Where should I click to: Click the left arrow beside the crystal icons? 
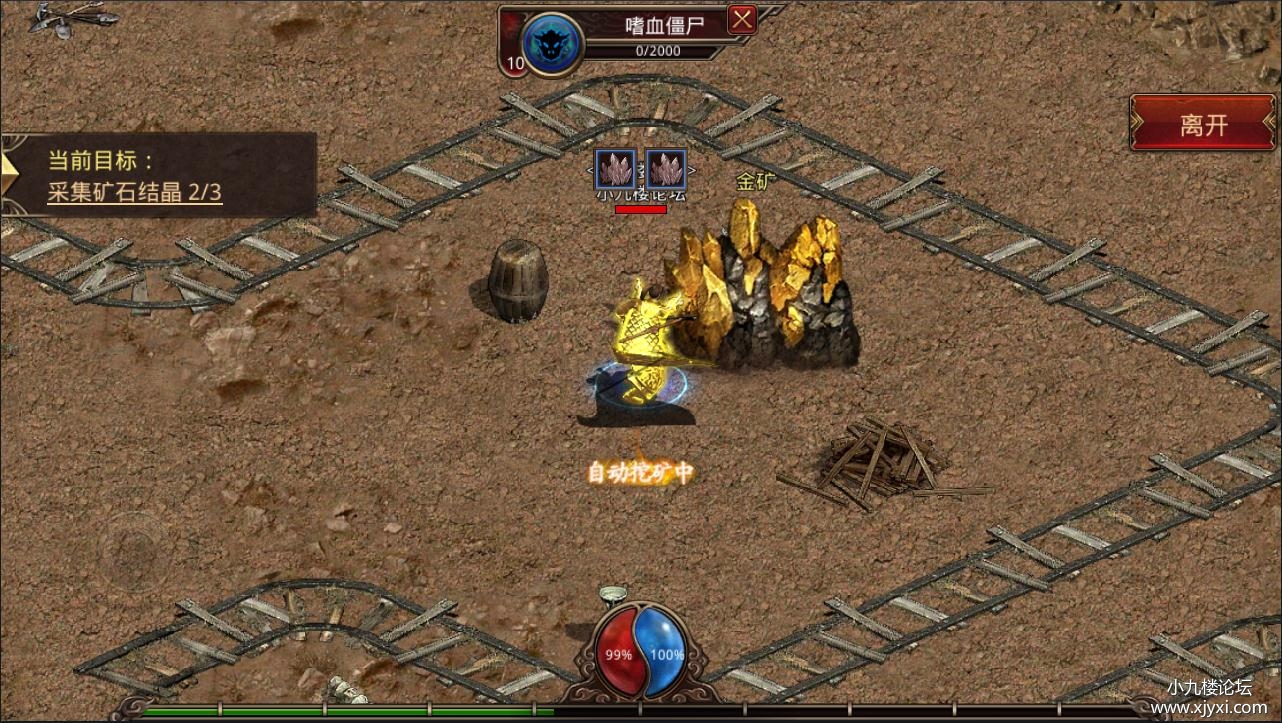pos(591,170)
